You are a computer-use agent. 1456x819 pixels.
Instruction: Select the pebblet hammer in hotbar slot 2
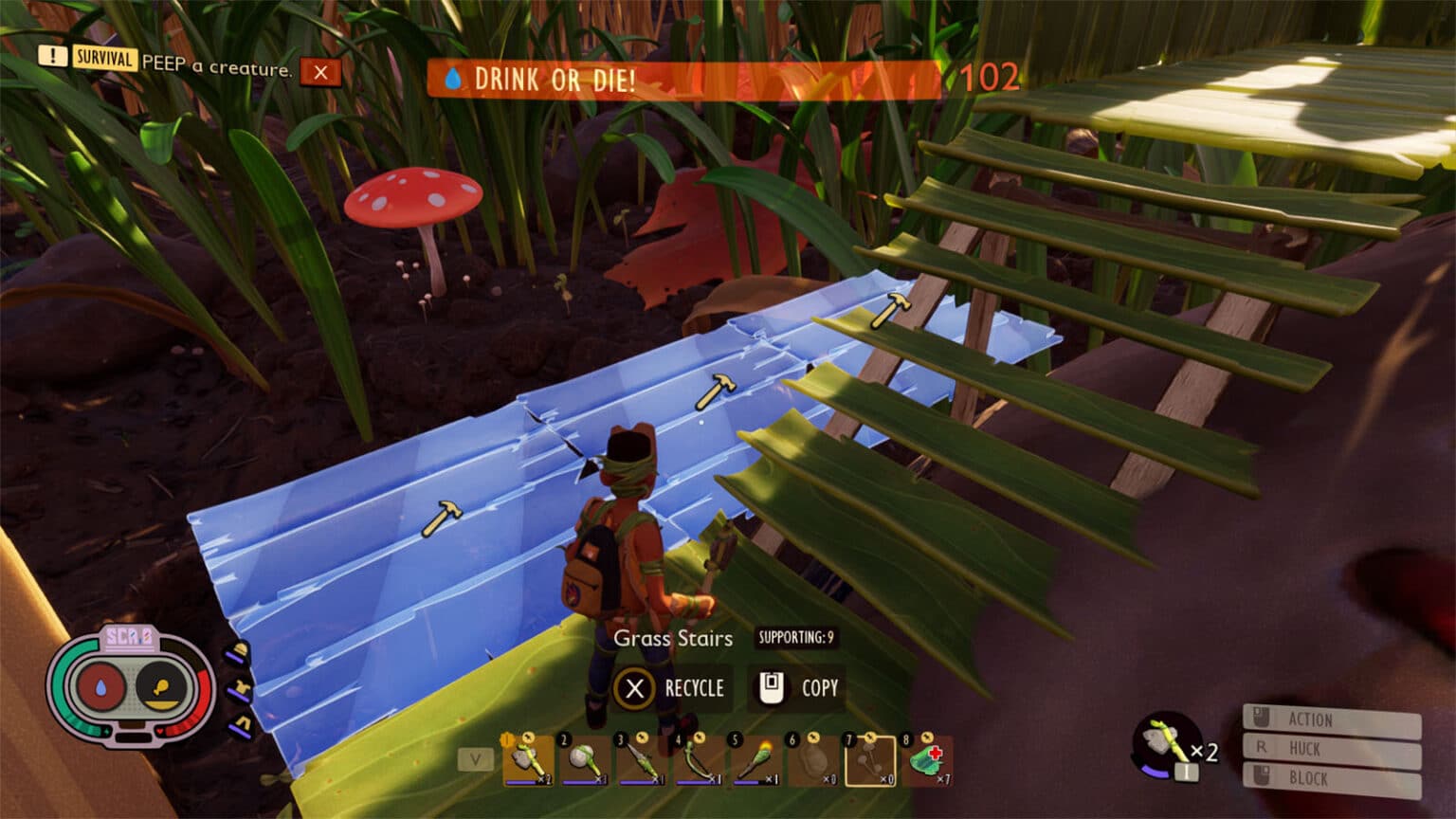[x=585, y=761]
